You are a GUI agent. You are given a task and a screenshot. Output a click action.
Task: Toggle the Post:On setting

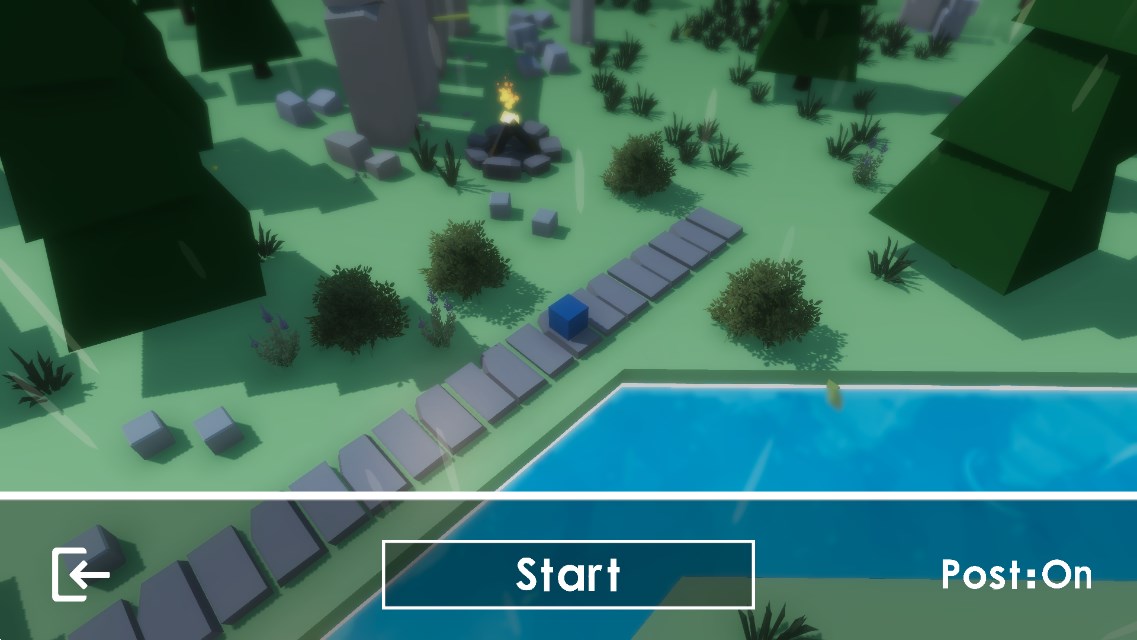point(1016,575)
